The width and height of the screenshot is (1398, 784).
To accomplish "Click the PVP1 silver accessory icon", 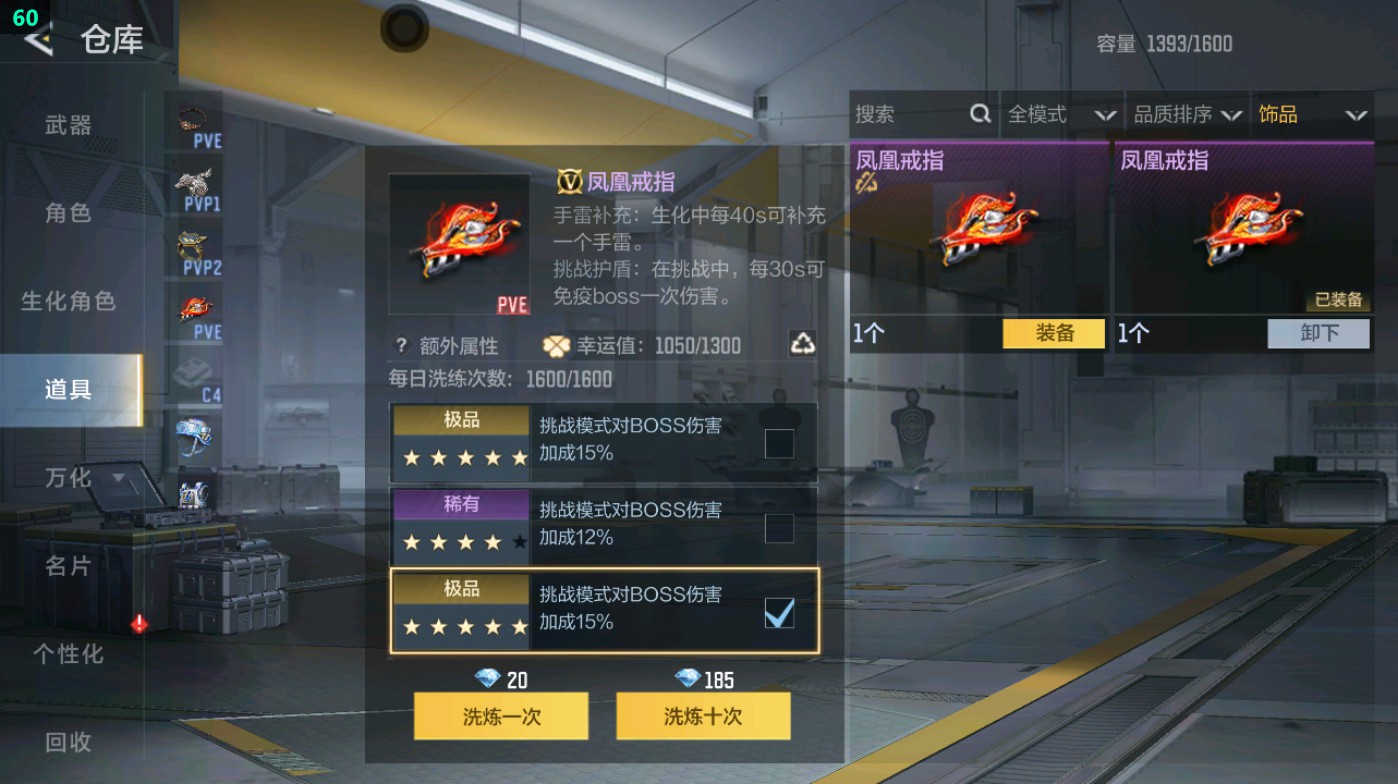I will pyautogui.click(x=190, y=180).
